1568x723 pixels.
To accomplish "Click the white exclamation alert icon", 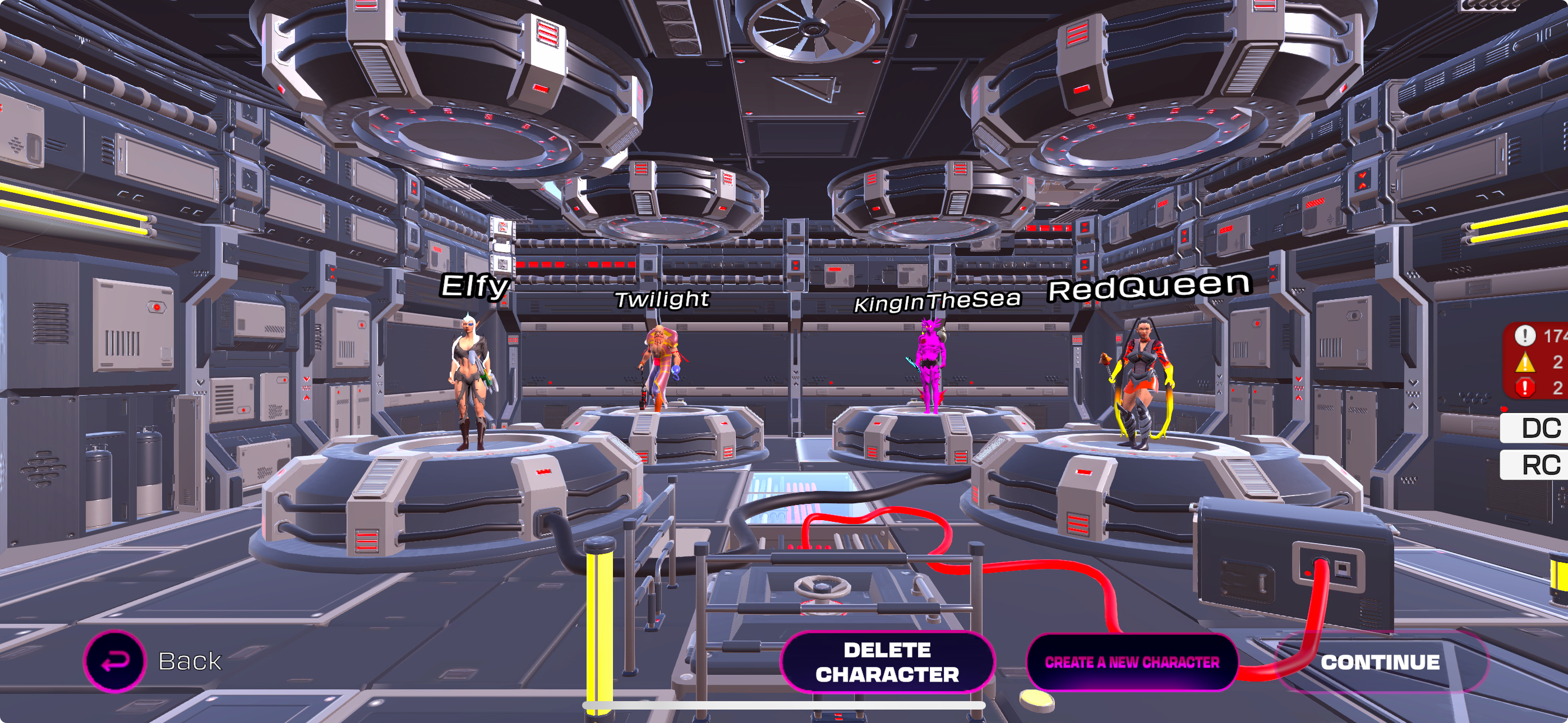I will coord(1525,336).
